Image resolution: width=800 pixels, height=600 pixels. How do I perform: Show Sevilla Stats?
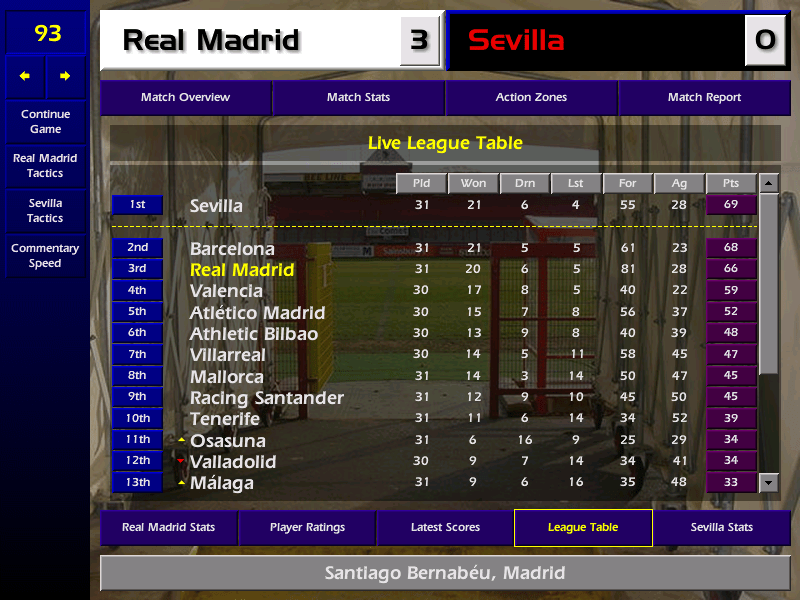pos(721,527)
